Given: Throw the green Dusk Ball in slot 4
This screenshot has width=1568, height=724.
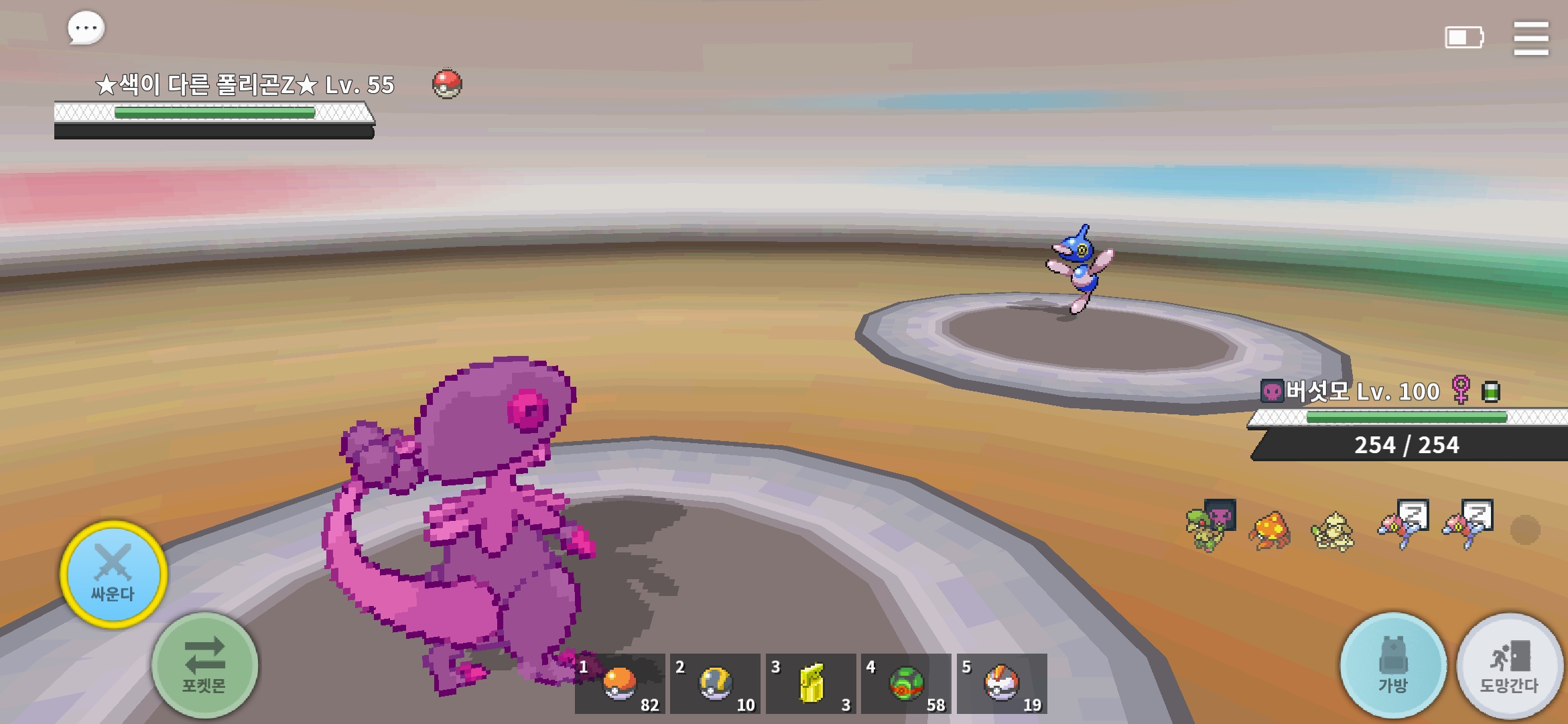Looking at the screenshot, I should tap(907, 684).
